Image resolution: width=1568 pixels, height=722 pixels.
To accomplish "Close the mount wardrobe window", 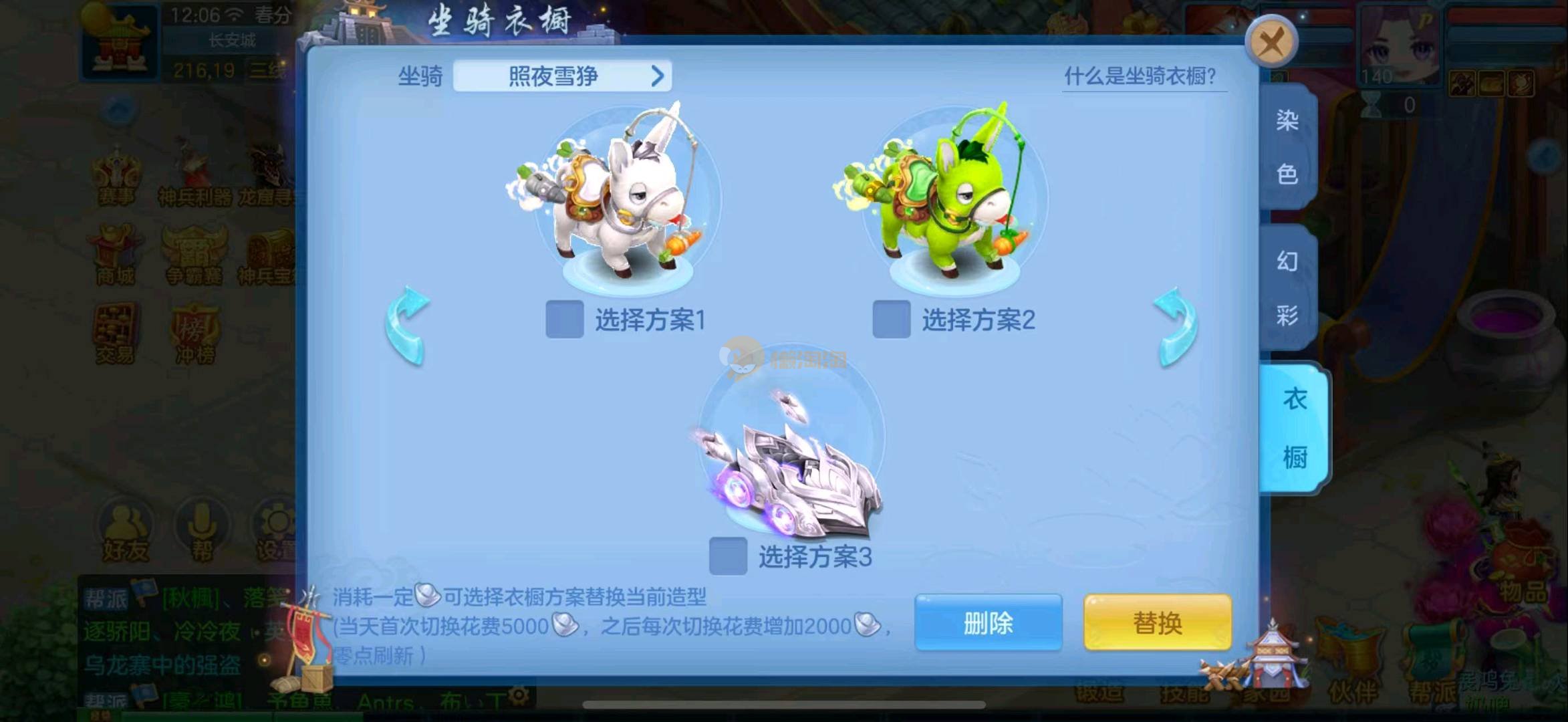I will click(1271, 43).
